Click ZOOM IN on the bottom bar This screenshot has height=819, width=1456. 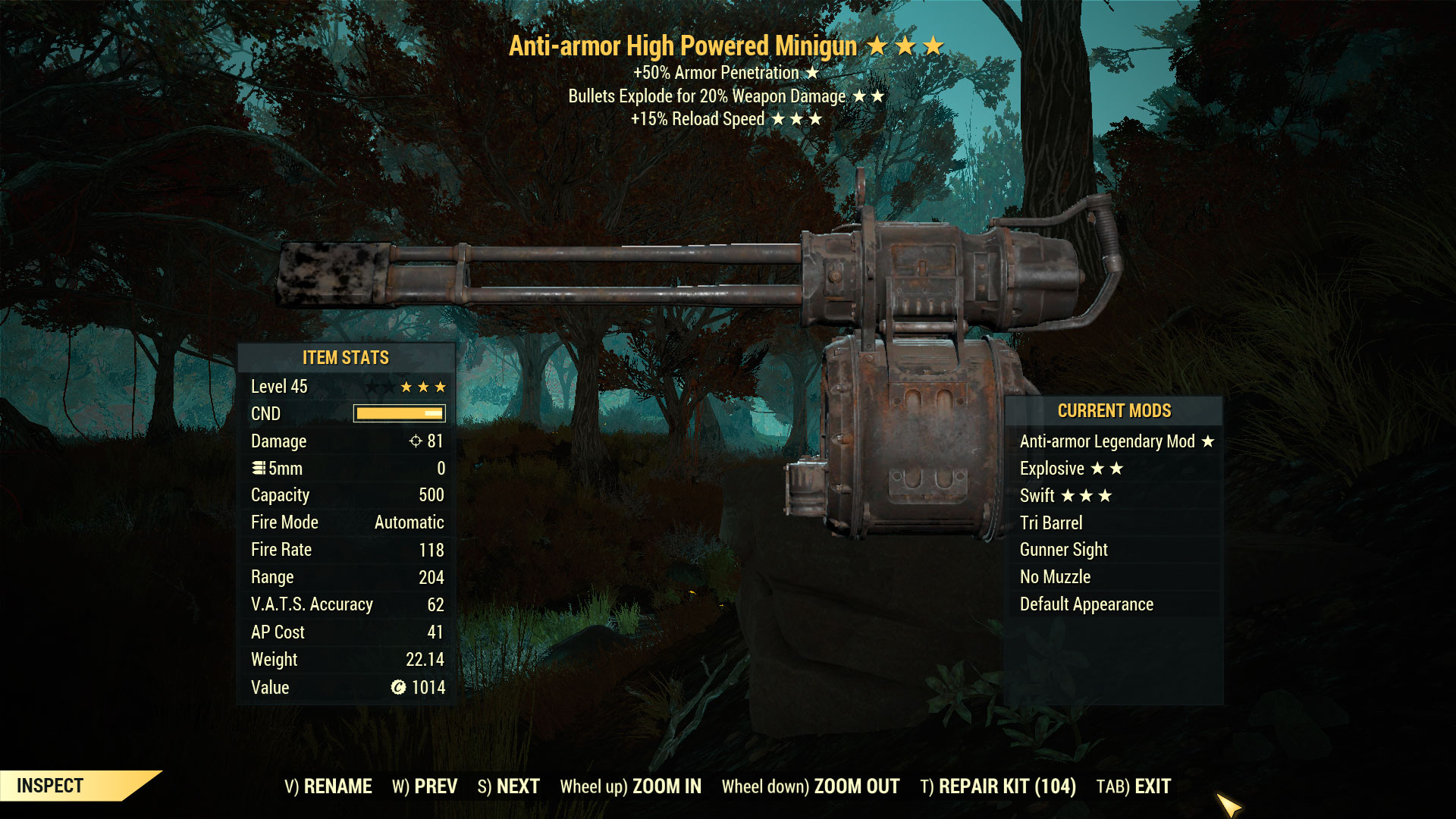point(630,786)
